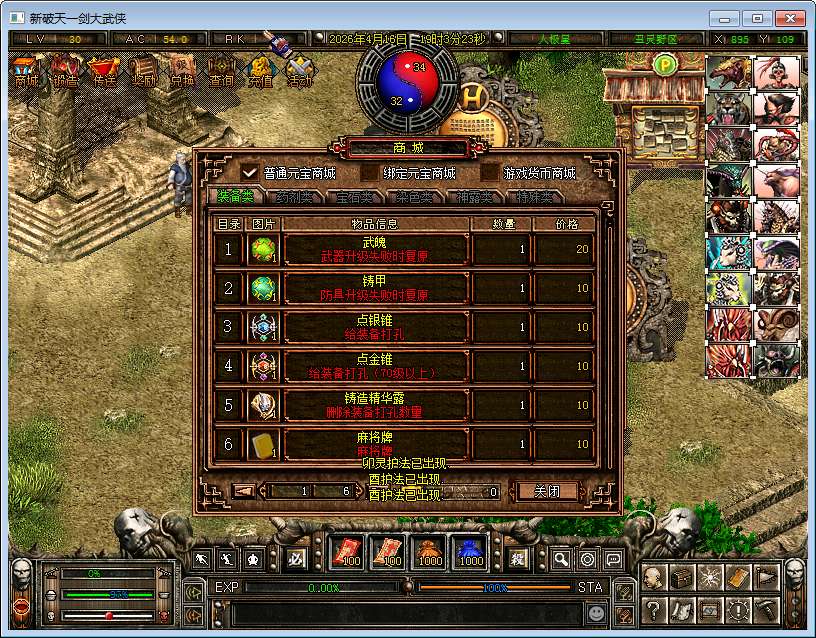Open the 奖励 rewards icon
The image size is (816, 638).
(x=143, y=71)
